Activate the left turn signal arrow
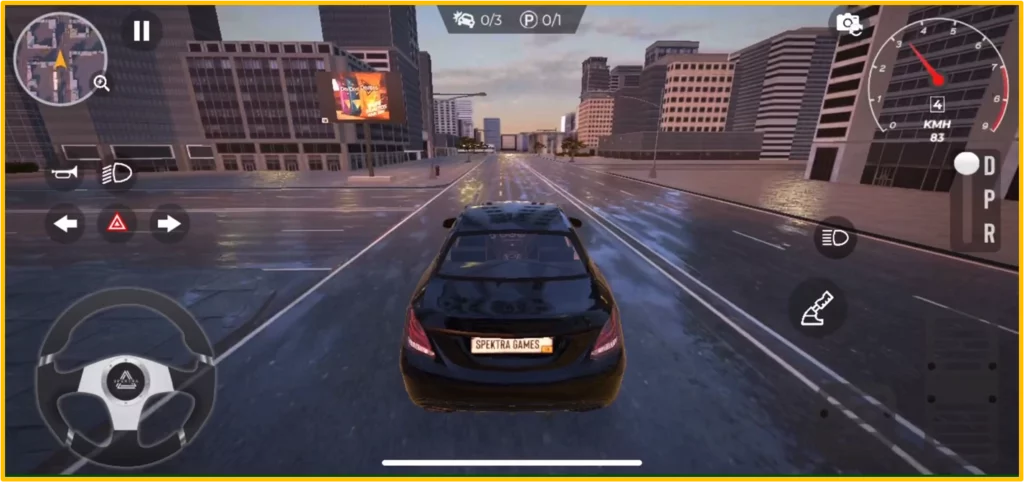 pos(66,224)
